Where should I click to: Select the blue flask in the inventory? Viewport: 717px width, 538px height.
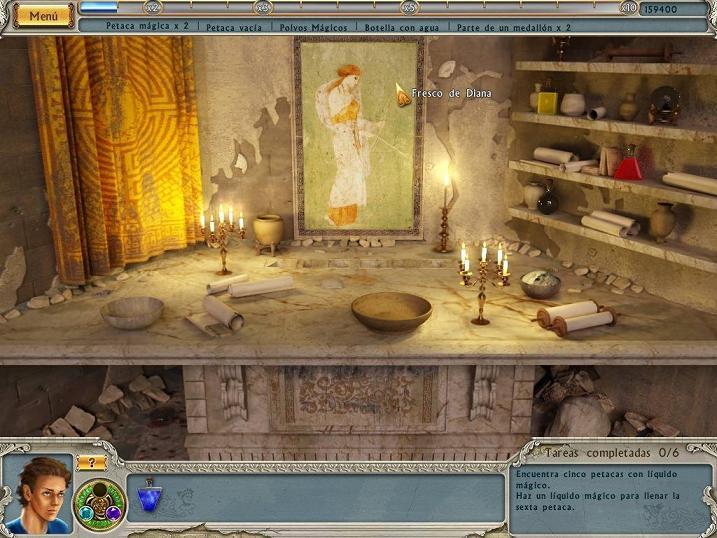click(x=149, y=495)
